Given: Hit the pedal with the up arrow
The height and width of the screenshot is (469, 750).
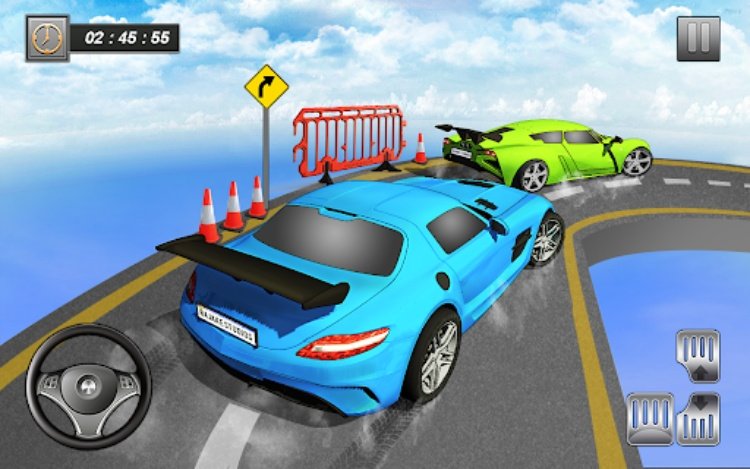Looking at the screenshot, I should (697, 355).
